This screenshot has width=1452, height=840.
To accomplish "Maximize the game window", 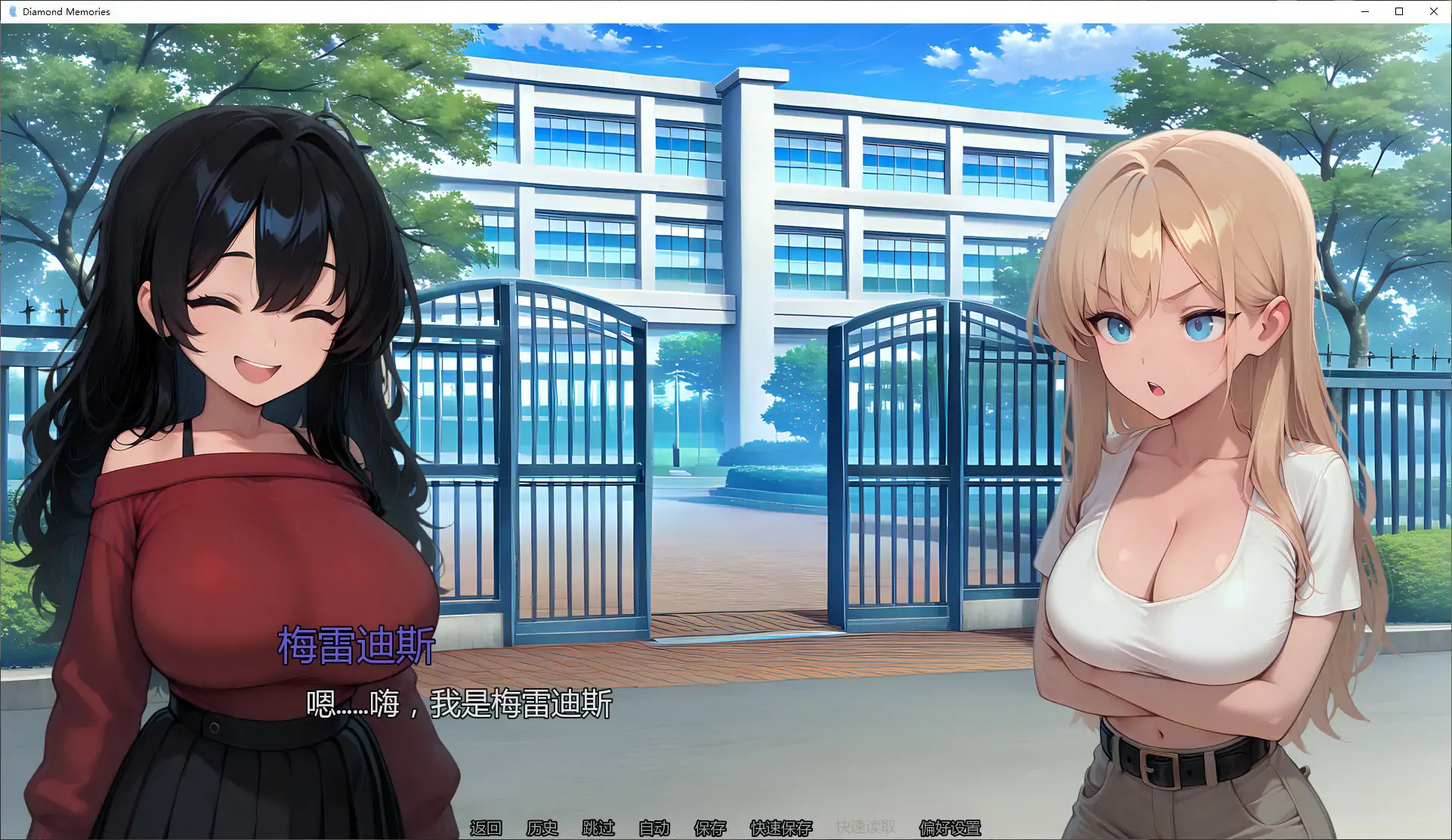I will (x=1399, y=11).
